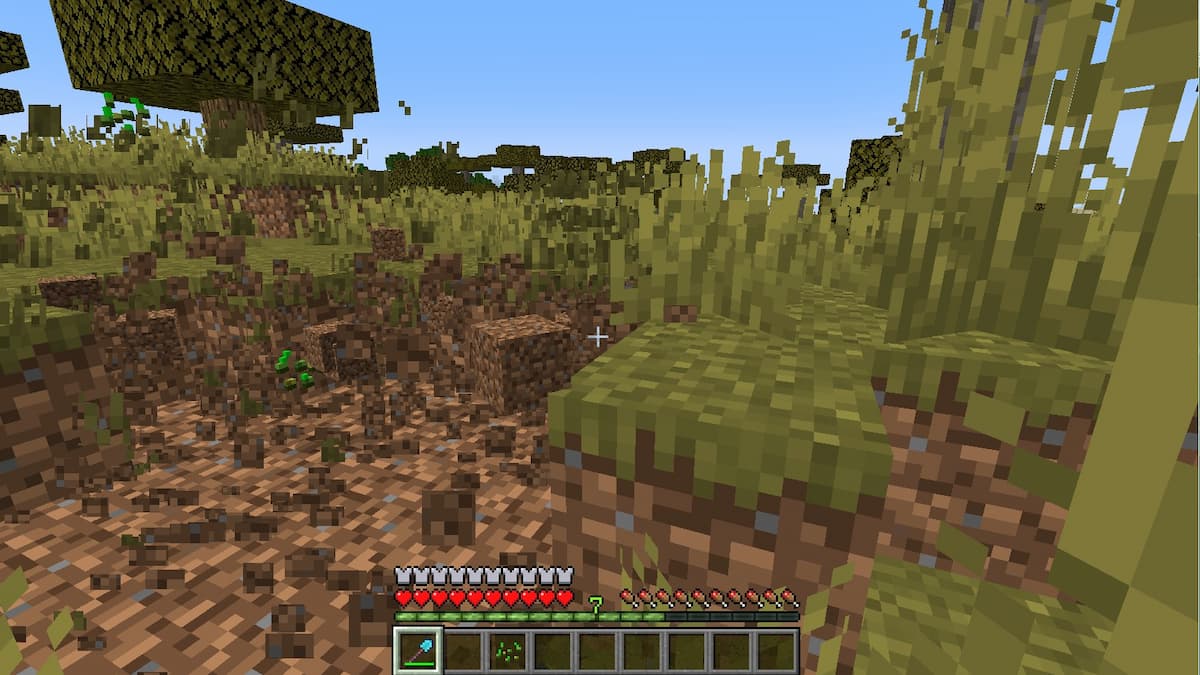Select the seeds hotbar slot

click(x=508, y=651)
